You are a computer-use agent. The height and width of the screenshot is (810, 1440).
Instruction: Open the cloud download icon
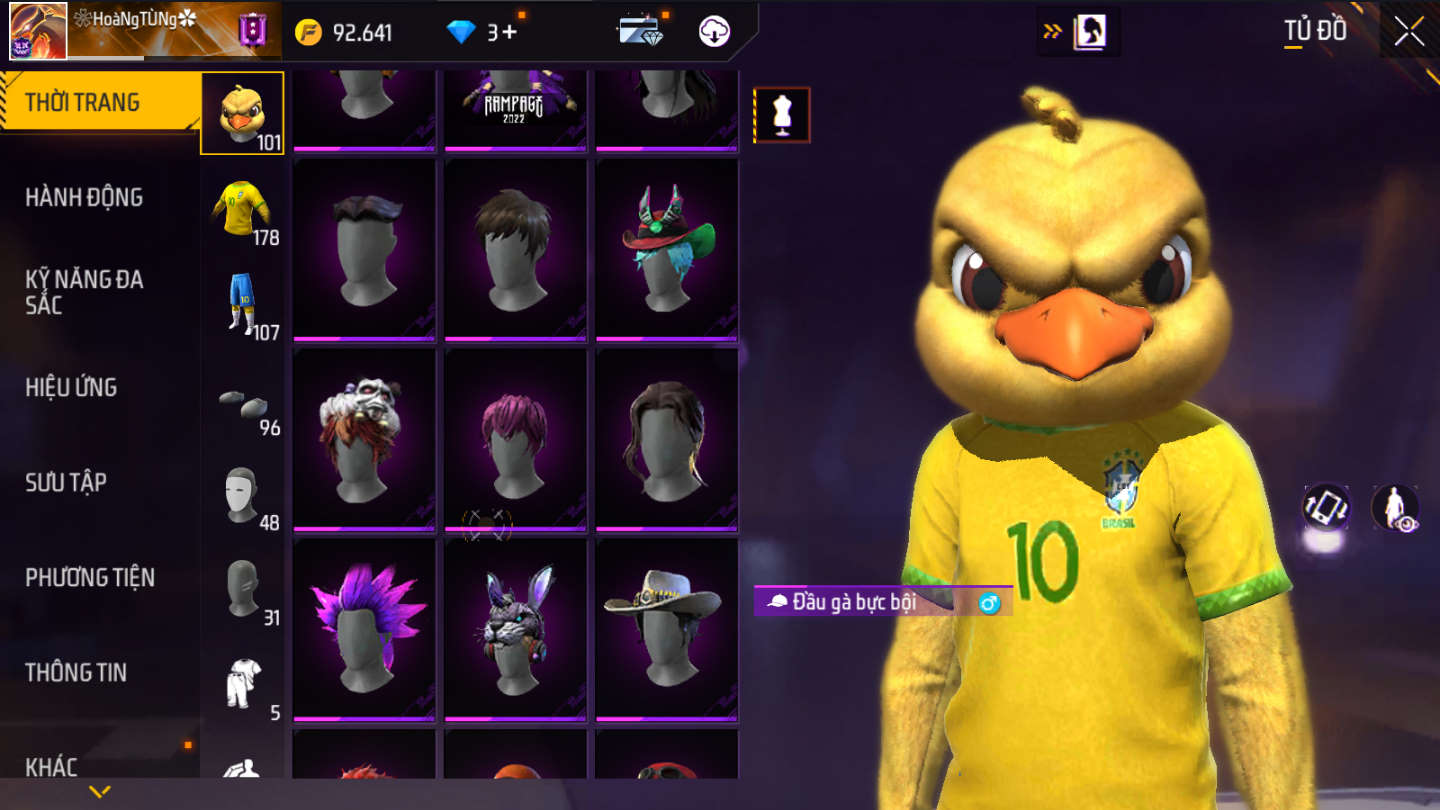coord(714,32)
